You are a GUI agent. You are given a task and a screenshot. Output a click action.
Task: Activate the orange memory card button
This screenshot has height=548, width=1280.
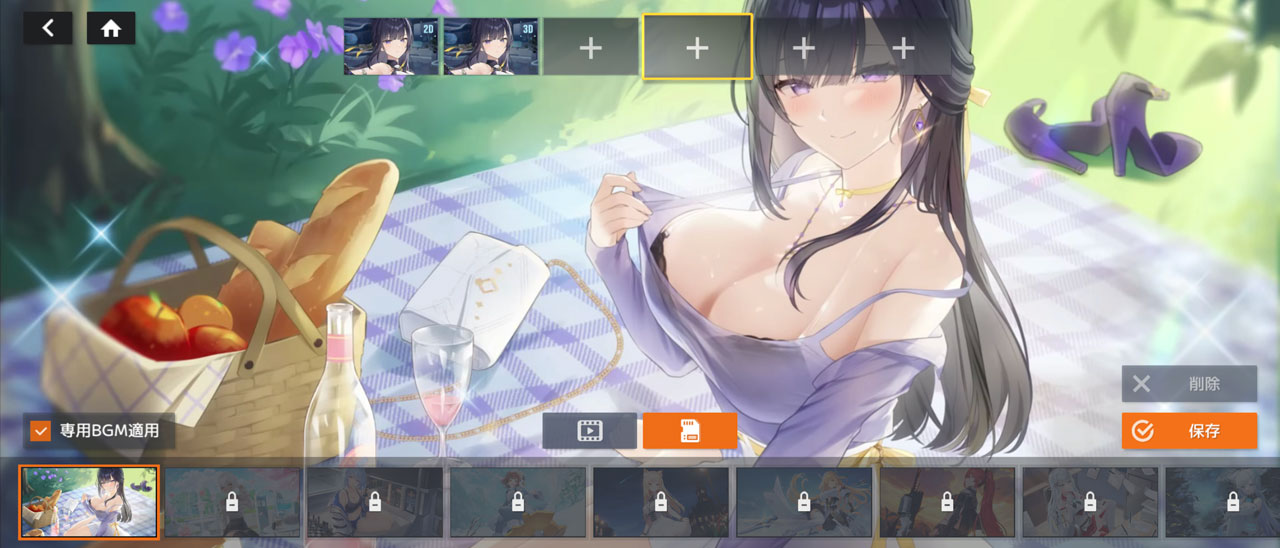[x=690, y=431]
